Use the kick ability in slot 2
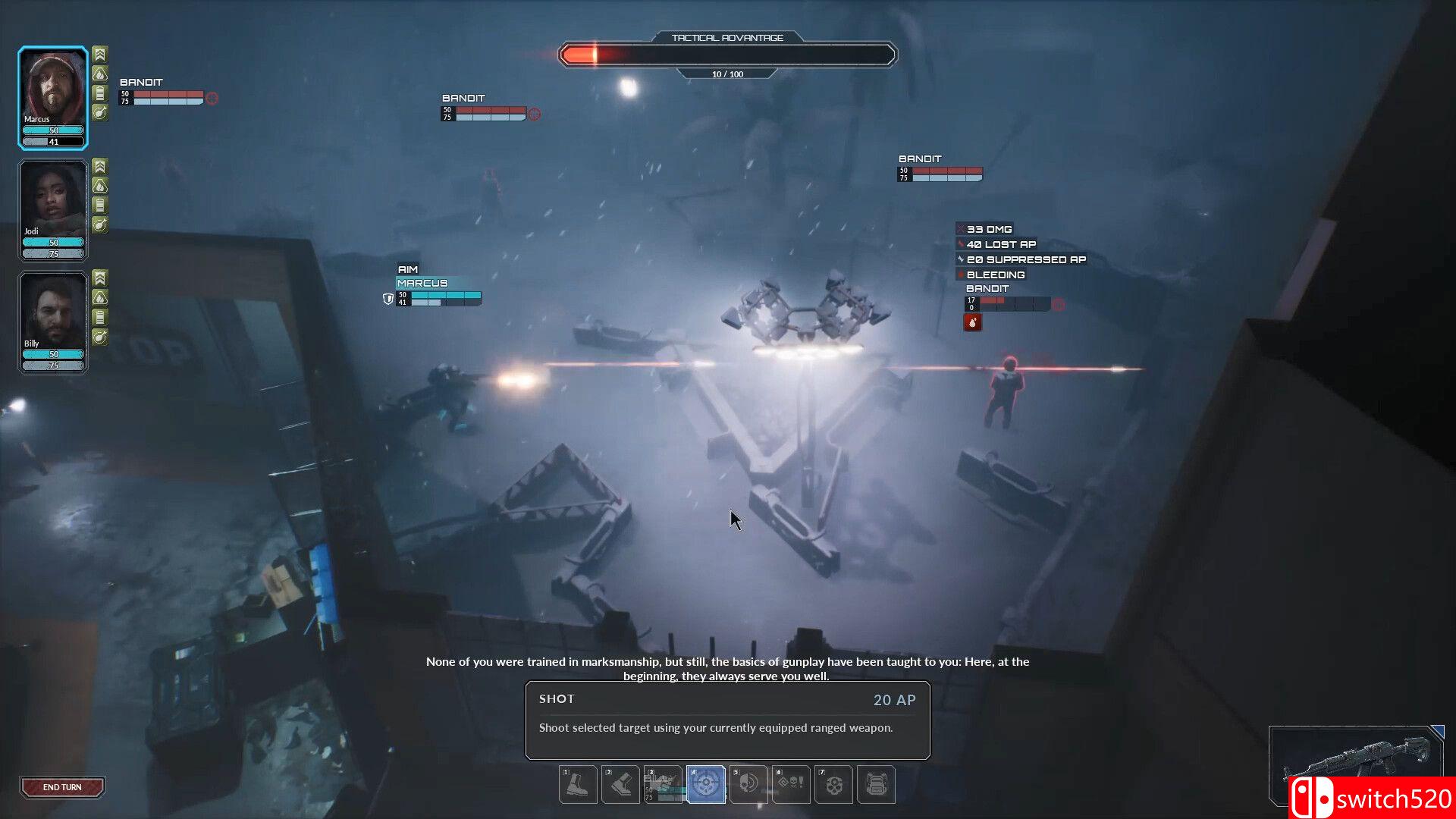The height and width of the screenshot is (819, 1456). pos(620,784)
